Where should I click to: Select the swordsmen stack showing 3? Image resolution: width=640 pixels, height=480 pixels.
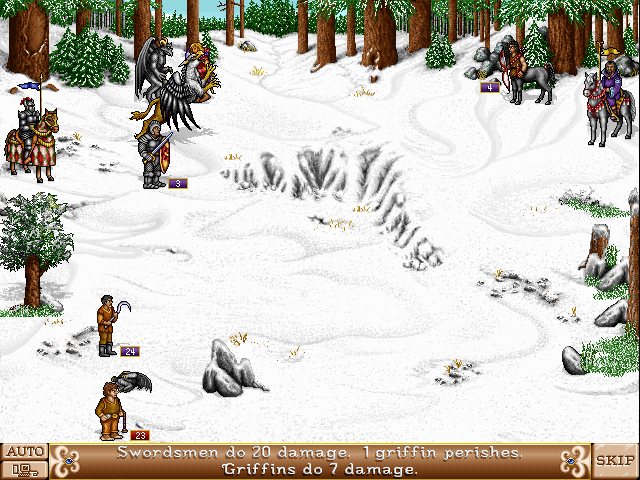coord(155,154)
